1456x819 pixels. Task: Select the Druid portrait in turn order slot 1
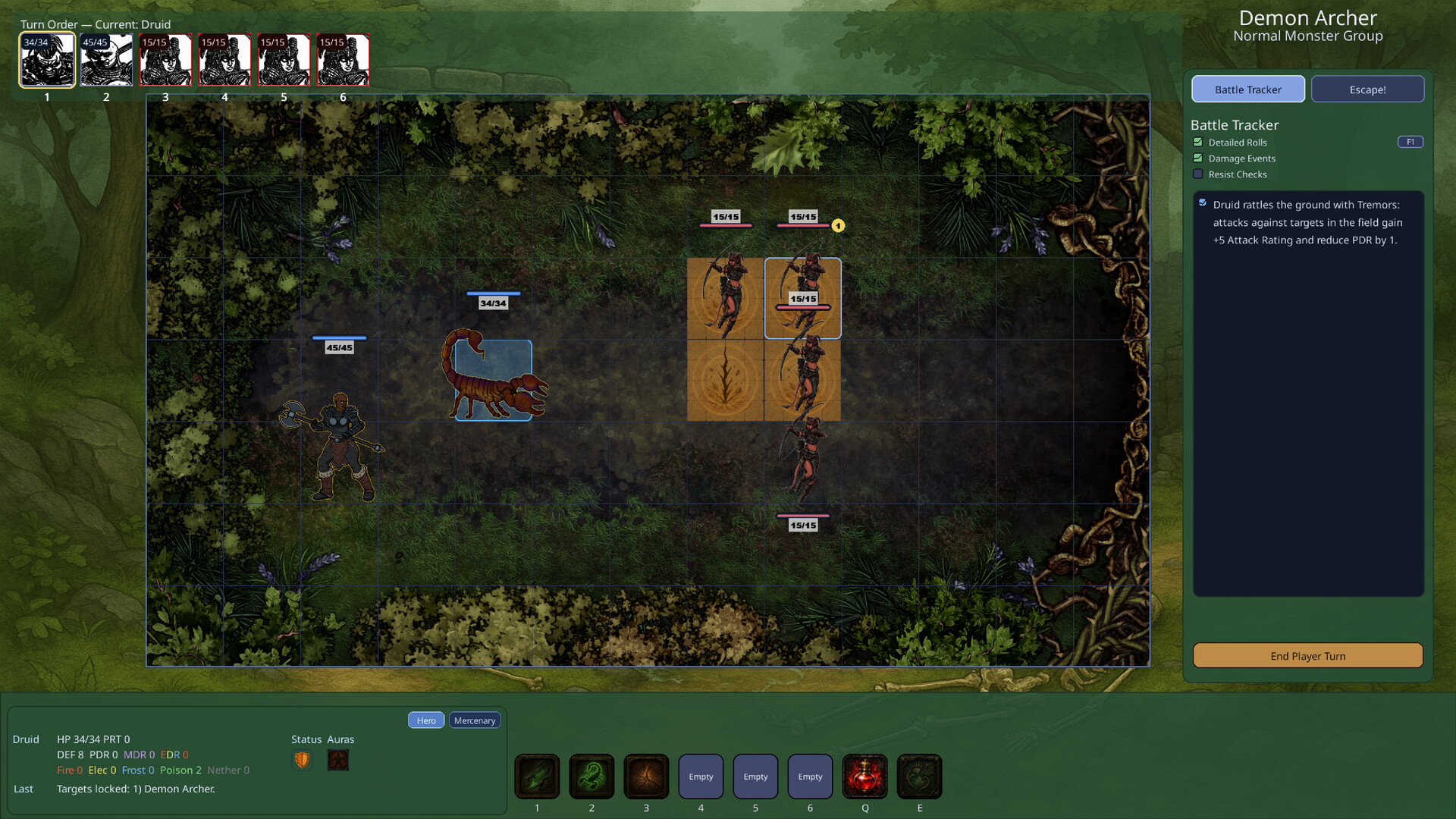46,59
